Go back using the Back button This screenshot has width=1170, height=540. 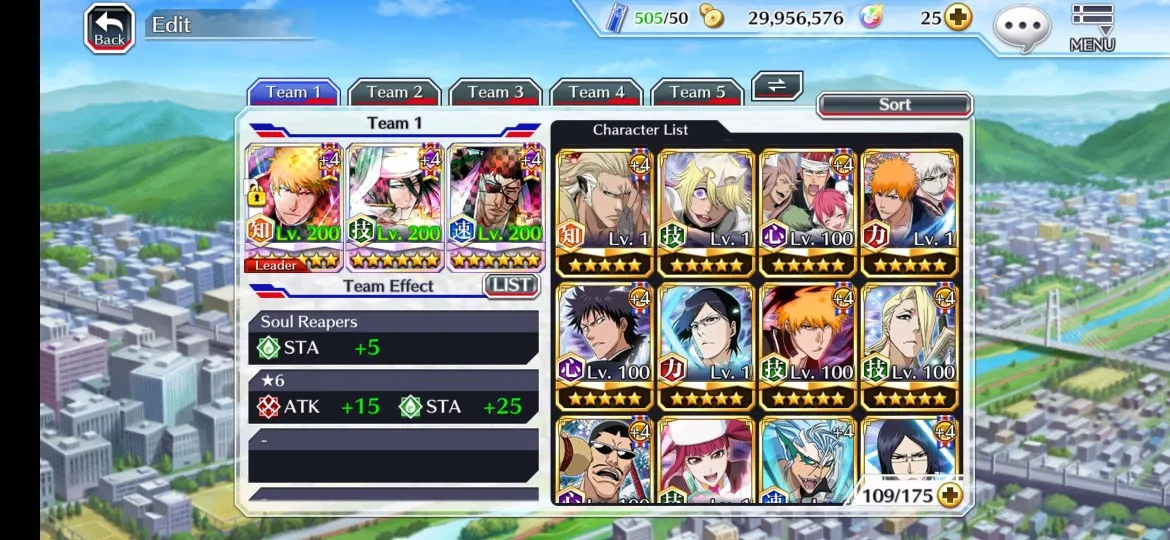[109, 28]
